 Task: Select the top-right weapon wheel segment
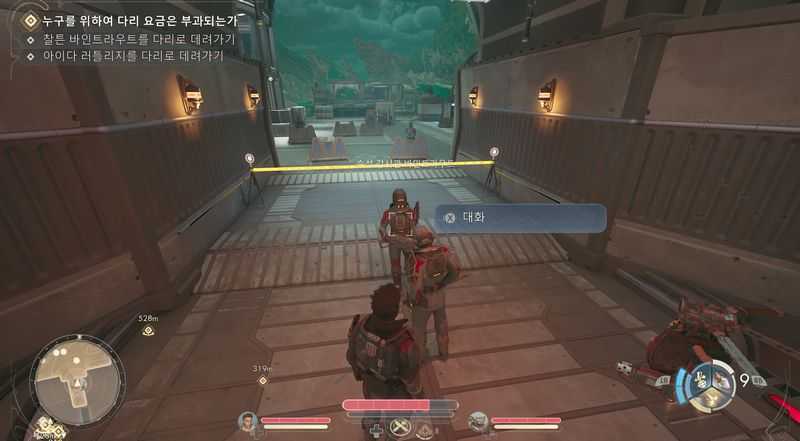click(x=723, y=377)
